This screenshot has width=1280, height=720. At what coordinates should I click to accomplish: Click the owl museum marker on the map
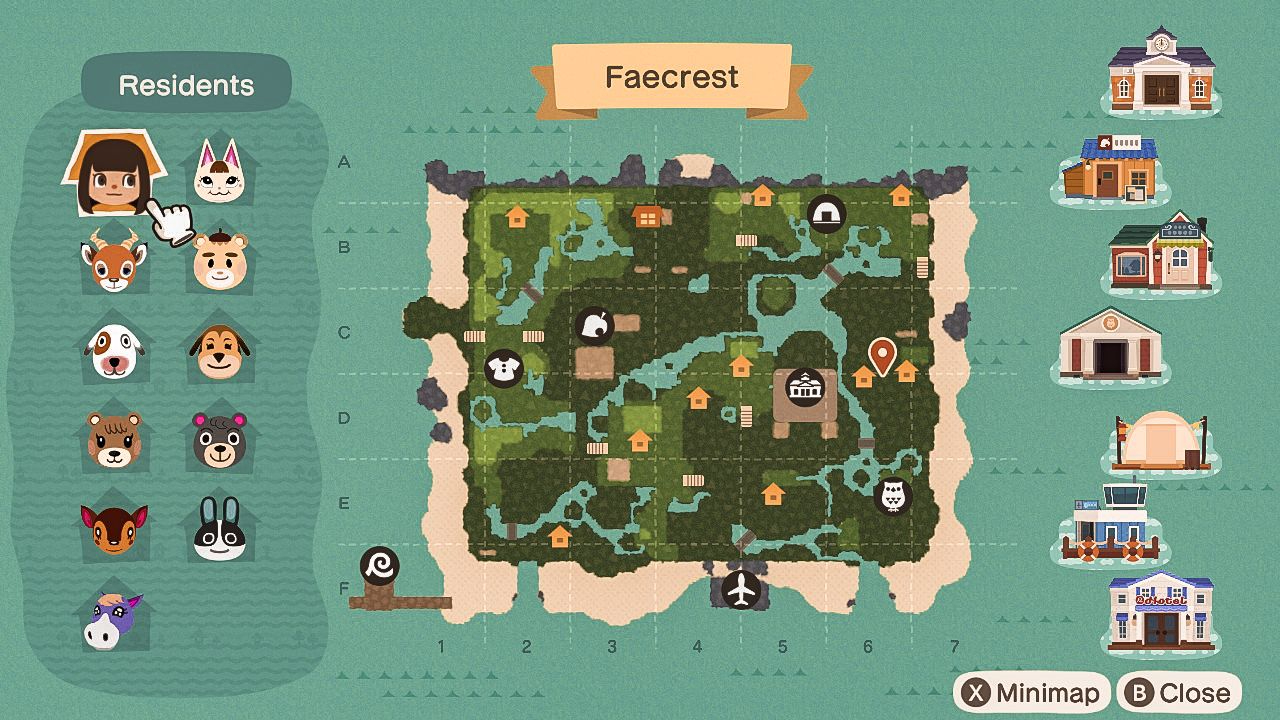[892, 495]
